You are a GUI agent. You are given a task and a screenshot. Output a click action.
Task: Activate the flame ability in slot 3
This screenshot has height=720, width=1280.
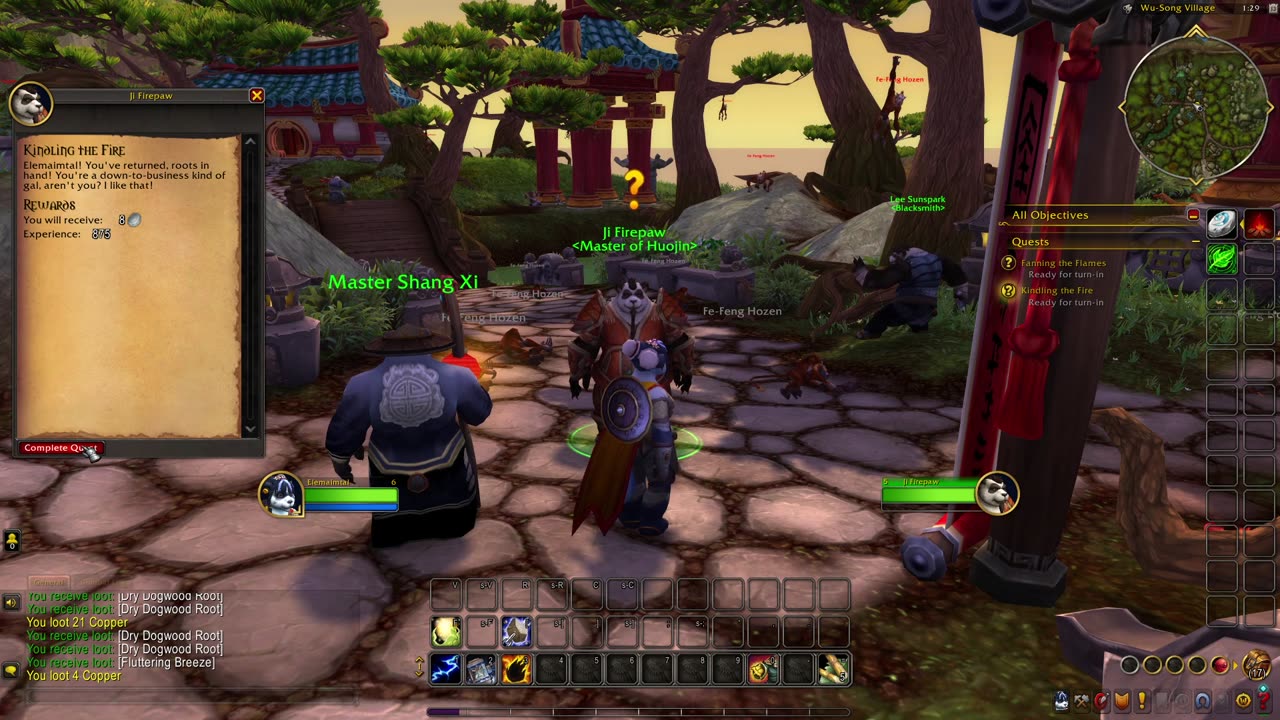(x=516, y=669)
